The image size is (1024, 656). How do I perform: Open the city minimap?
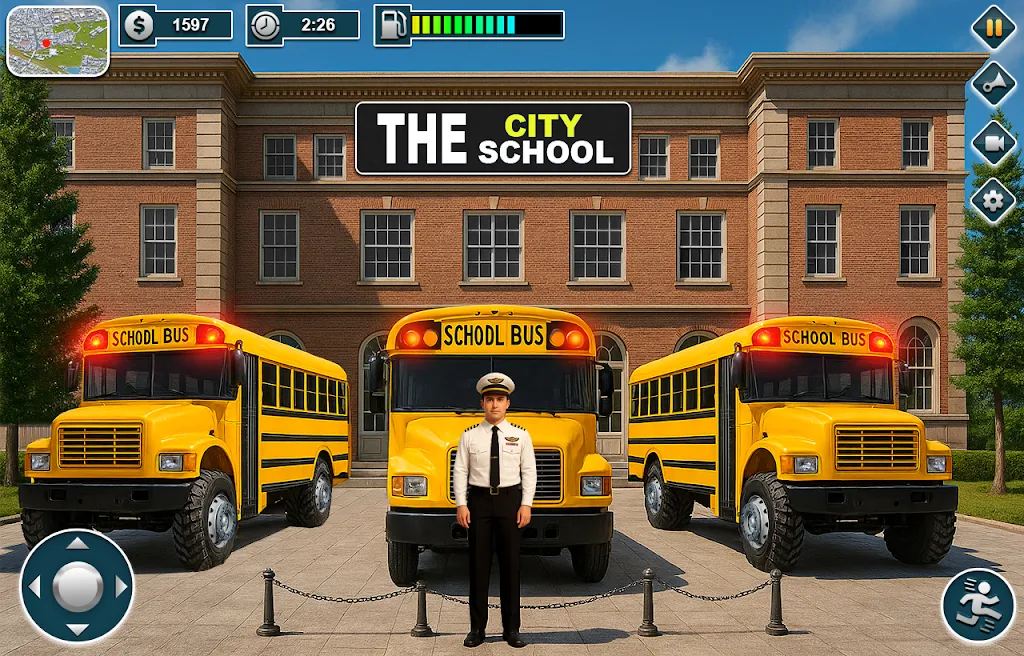[58, 41]
